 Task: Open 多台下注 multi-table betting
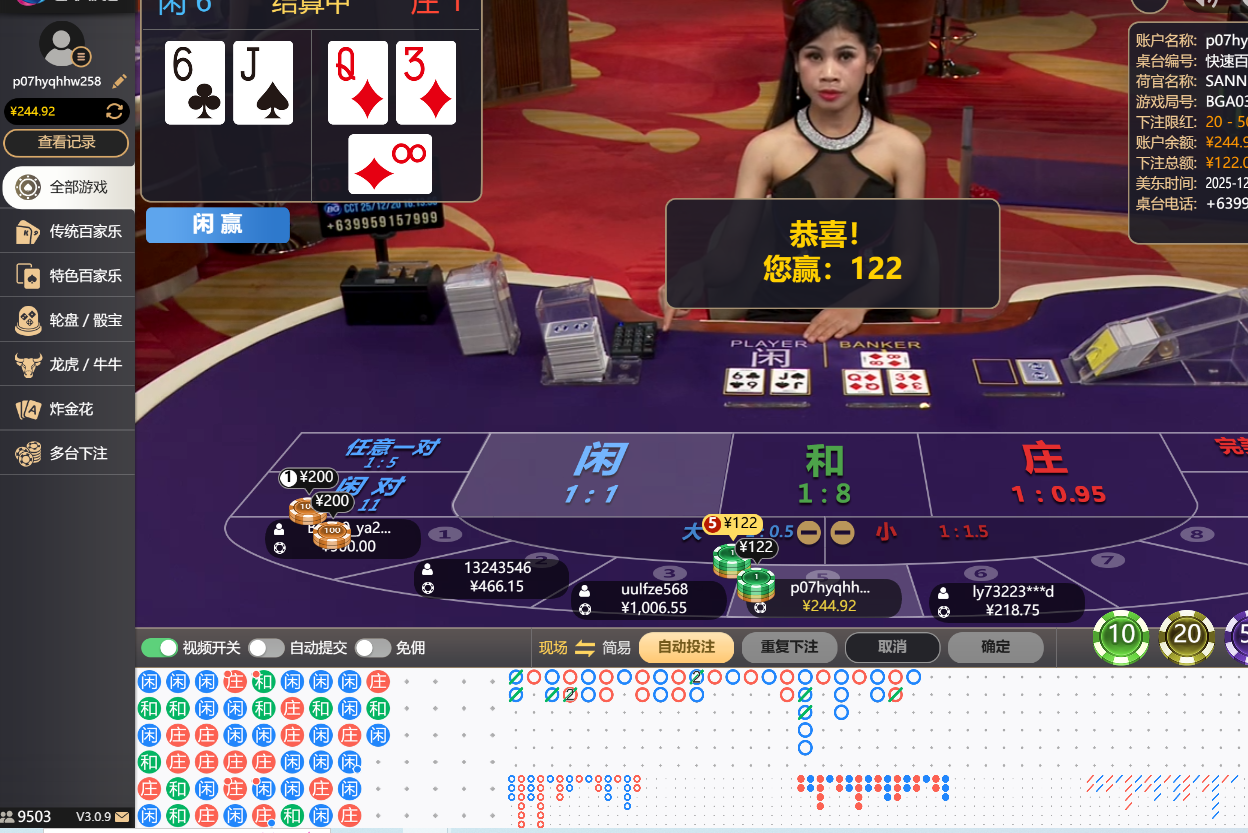67,453
